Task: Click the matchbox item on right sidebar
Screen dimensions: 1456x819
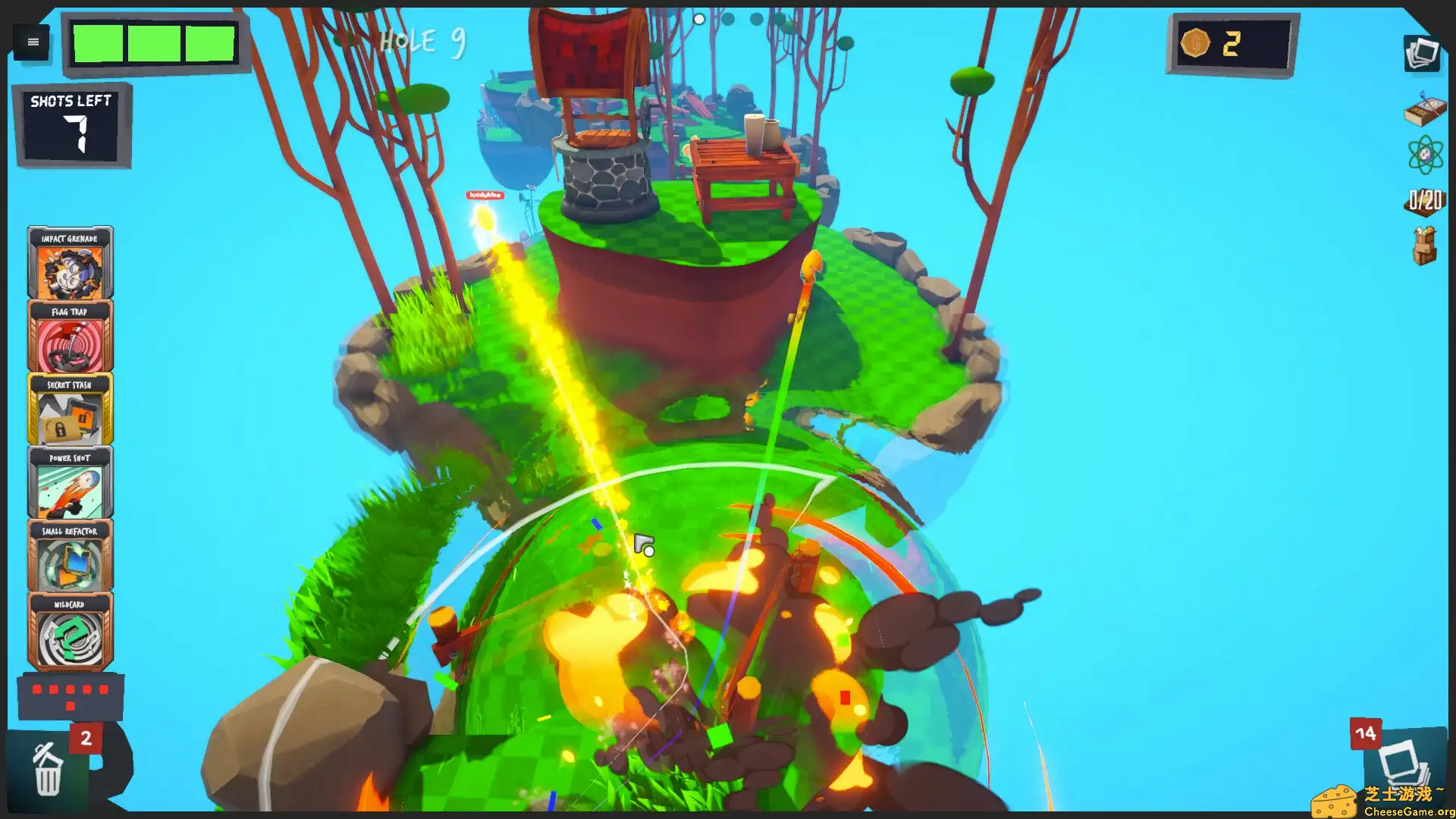Action: point(1424,112)
